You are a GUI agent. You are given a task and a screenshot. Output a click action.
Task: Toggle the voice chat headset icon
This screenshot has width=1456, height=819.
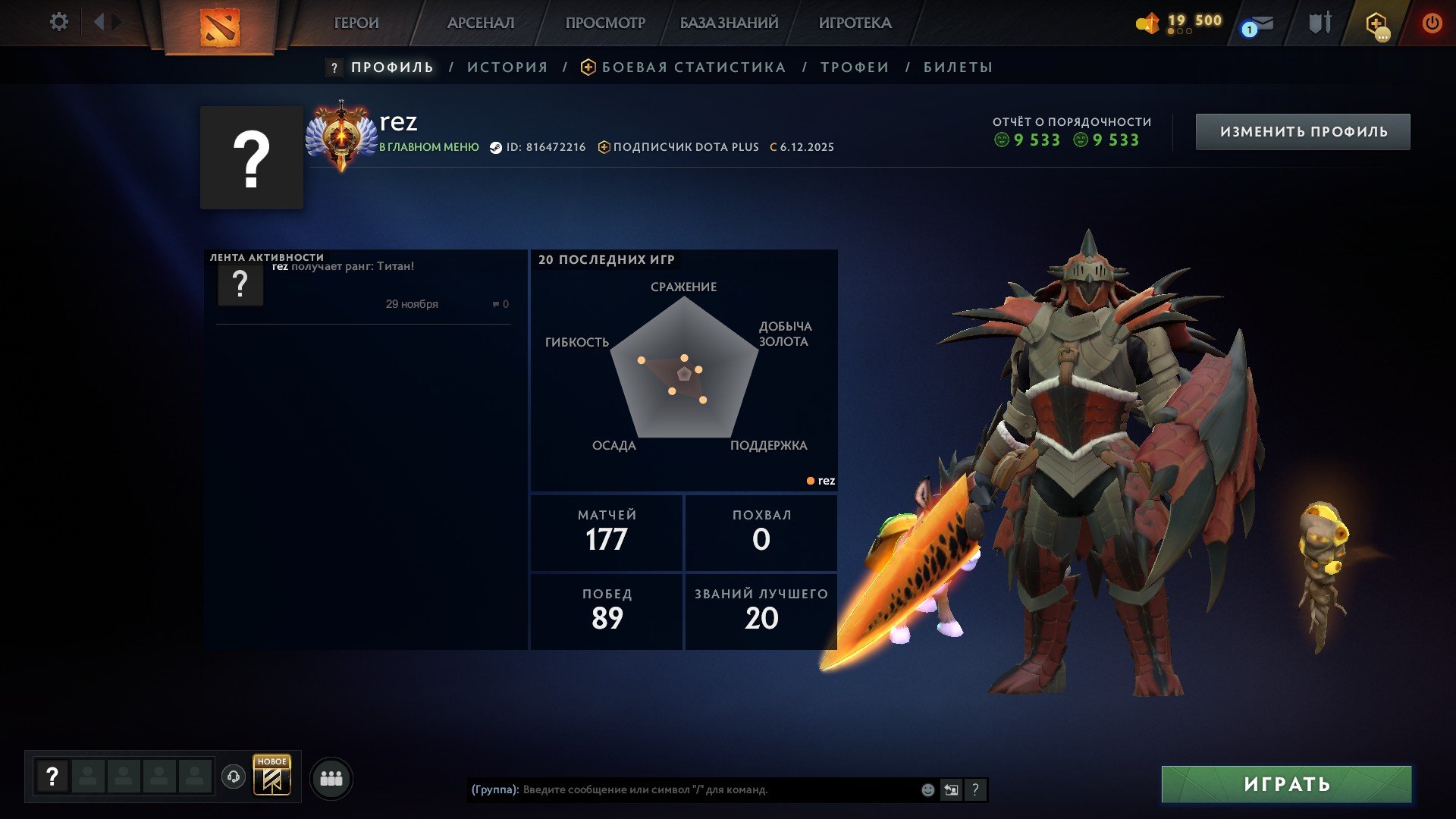[x=233, y=776]
